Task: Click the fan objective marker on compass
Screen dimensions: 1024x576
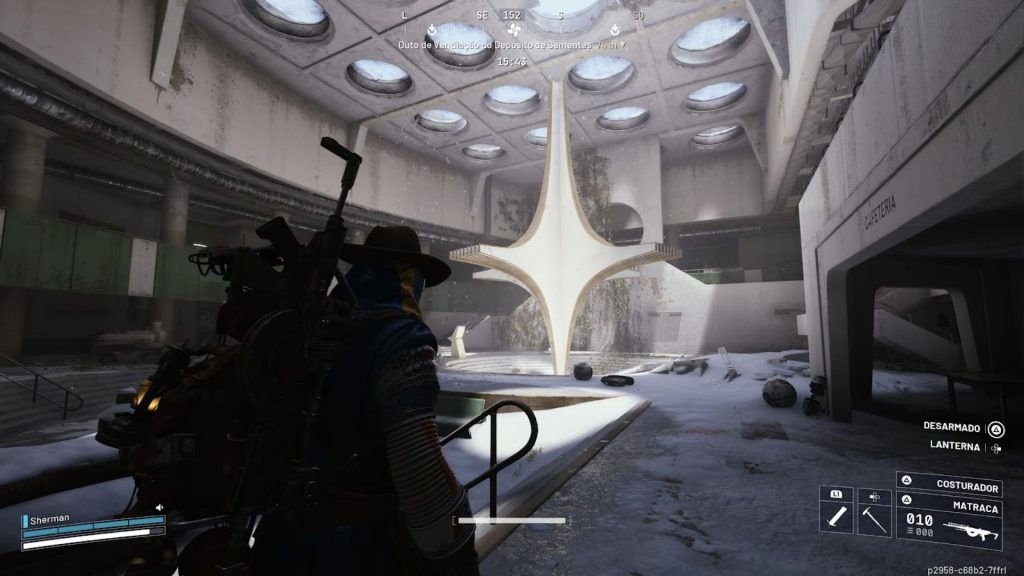Action: pos(514,30)
